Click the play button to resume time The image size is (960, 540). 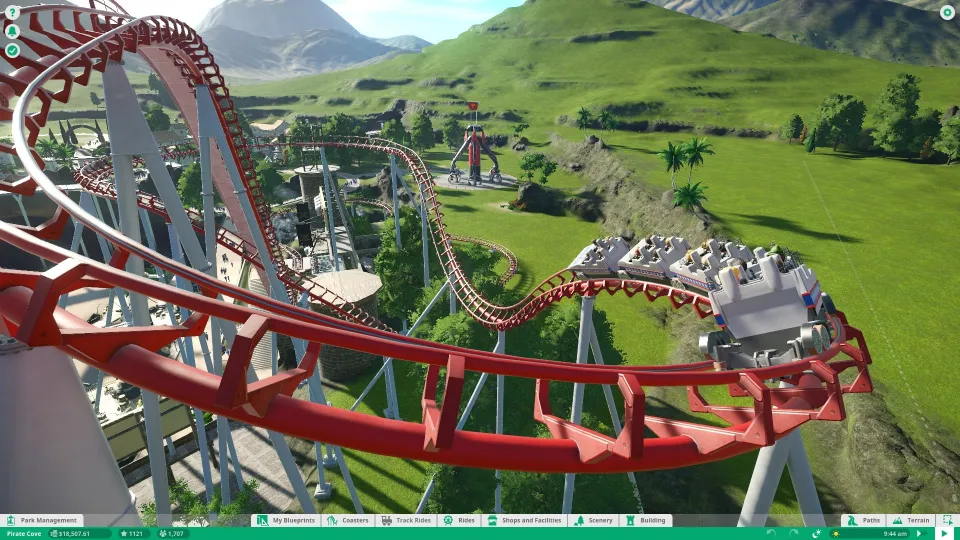pyautogui.click(x=945, y=534)
